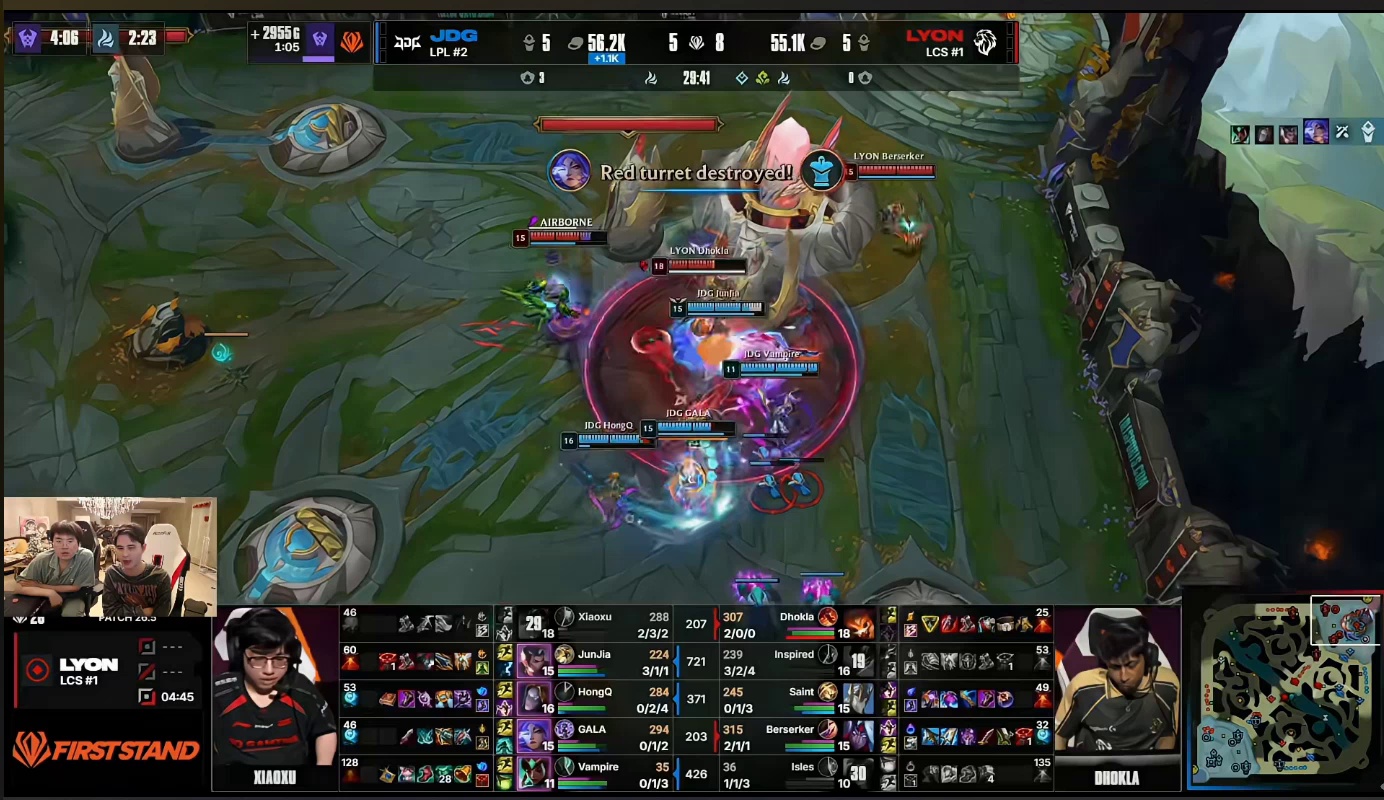
Task: Select Berserker's champion portrait in scoreboard
Action: (857, 736)
